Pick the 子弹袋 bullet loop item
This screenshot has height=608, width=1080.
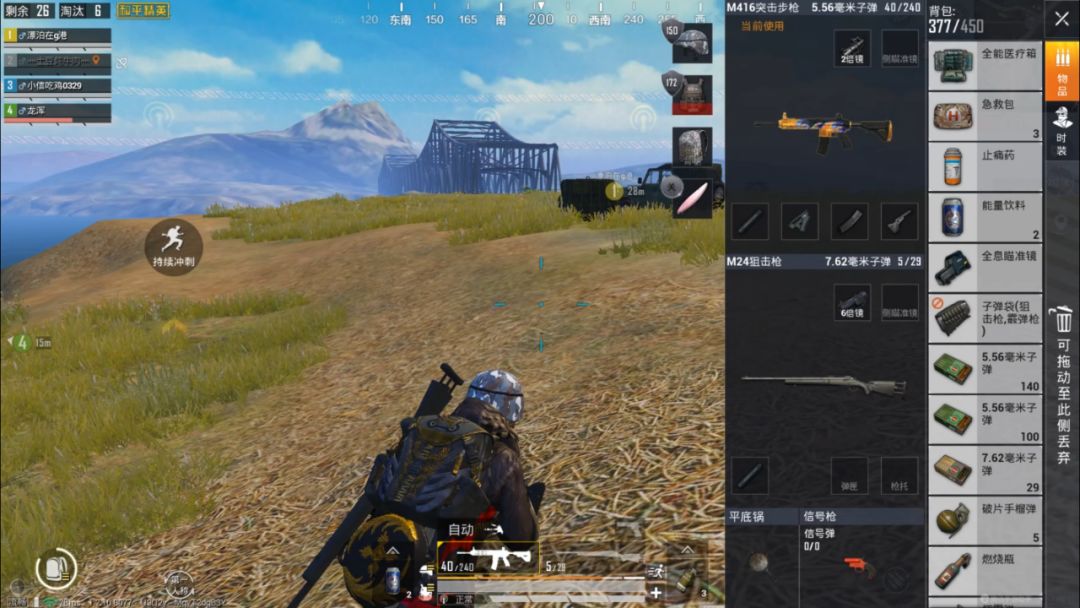(x=985, y=319)
